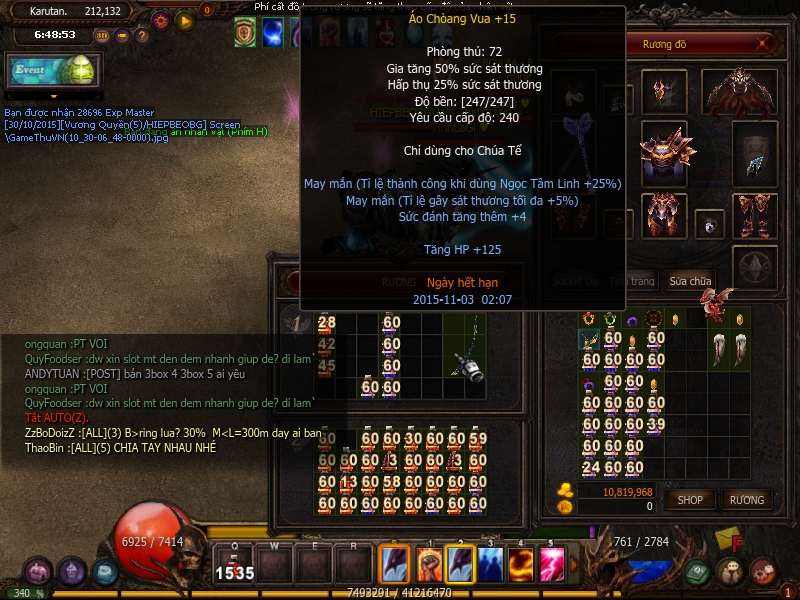The image size is (800, 600).
Task: Click the orange play arrow button
Action: click(184, 20)
